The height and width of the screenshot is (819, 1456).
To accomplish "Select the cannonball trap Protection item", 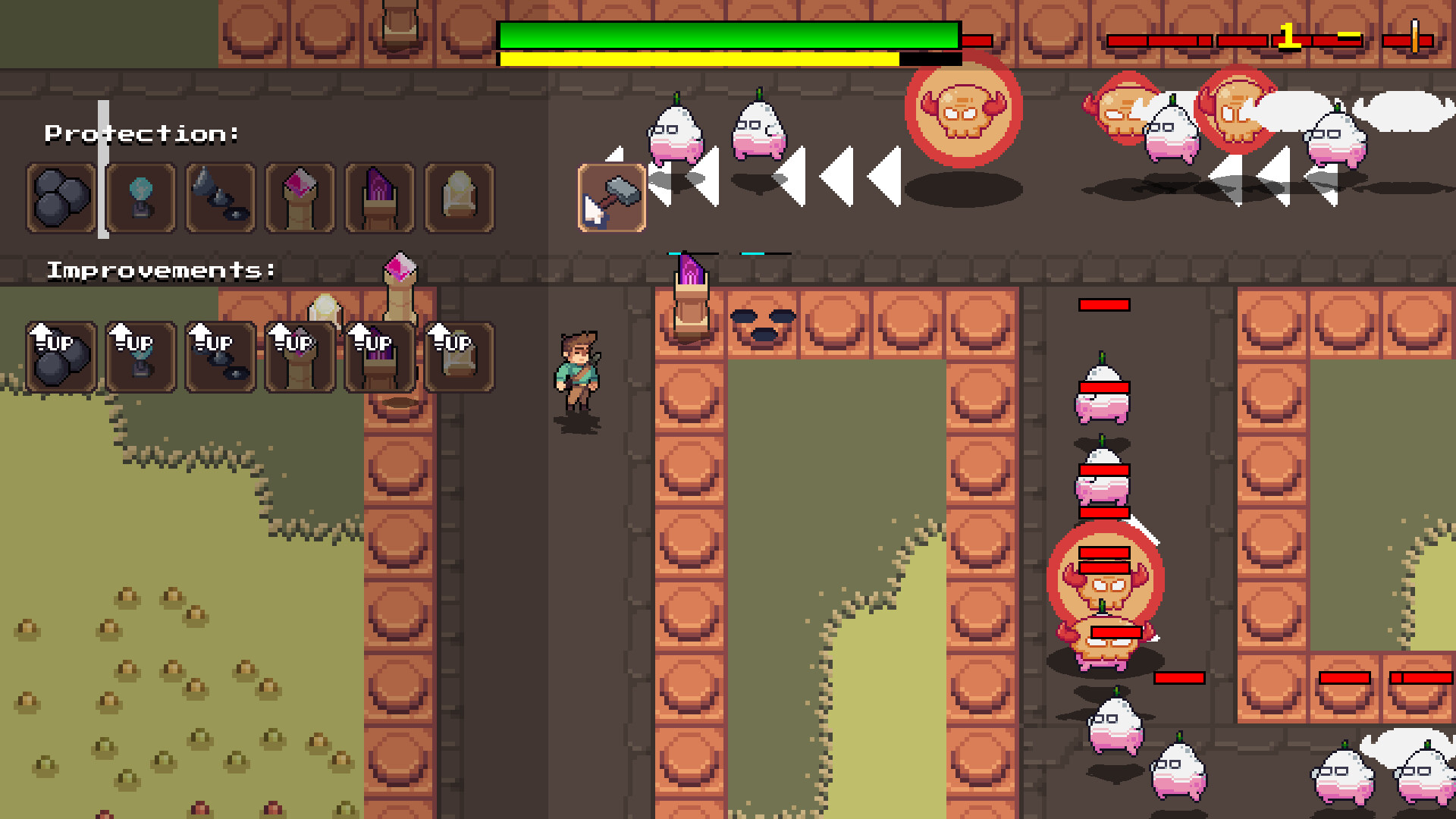I will click(x=219, y=199).
